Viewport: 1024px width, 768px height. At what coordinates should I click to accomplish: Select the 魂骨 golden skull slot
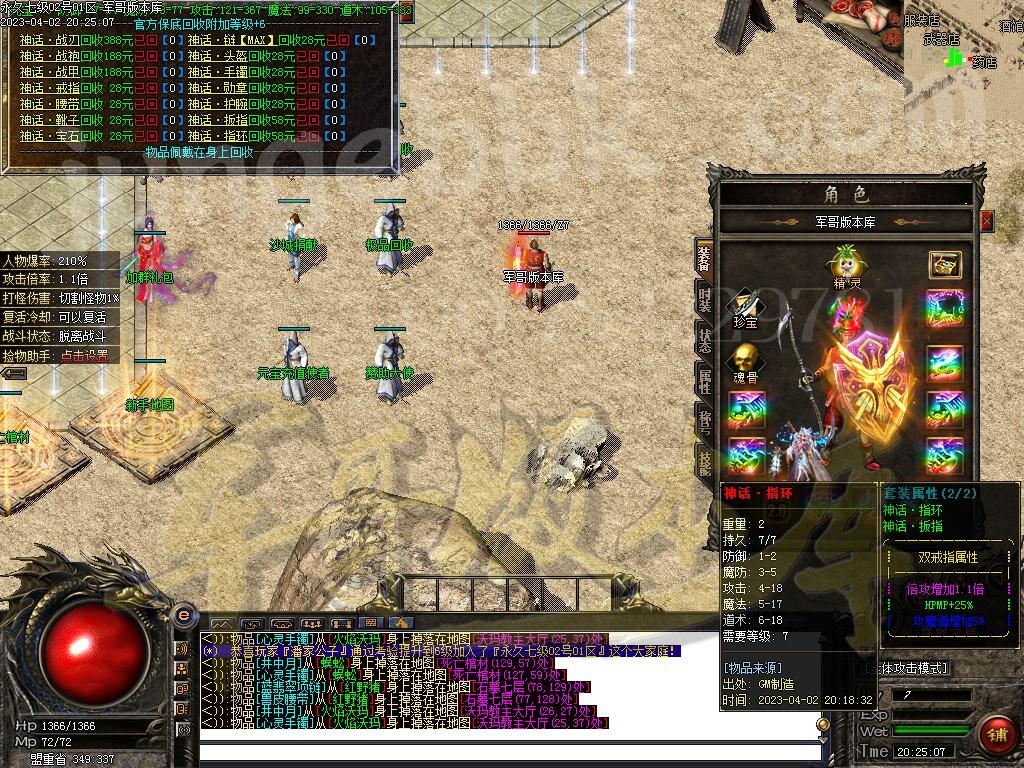(x=745, y=360)
